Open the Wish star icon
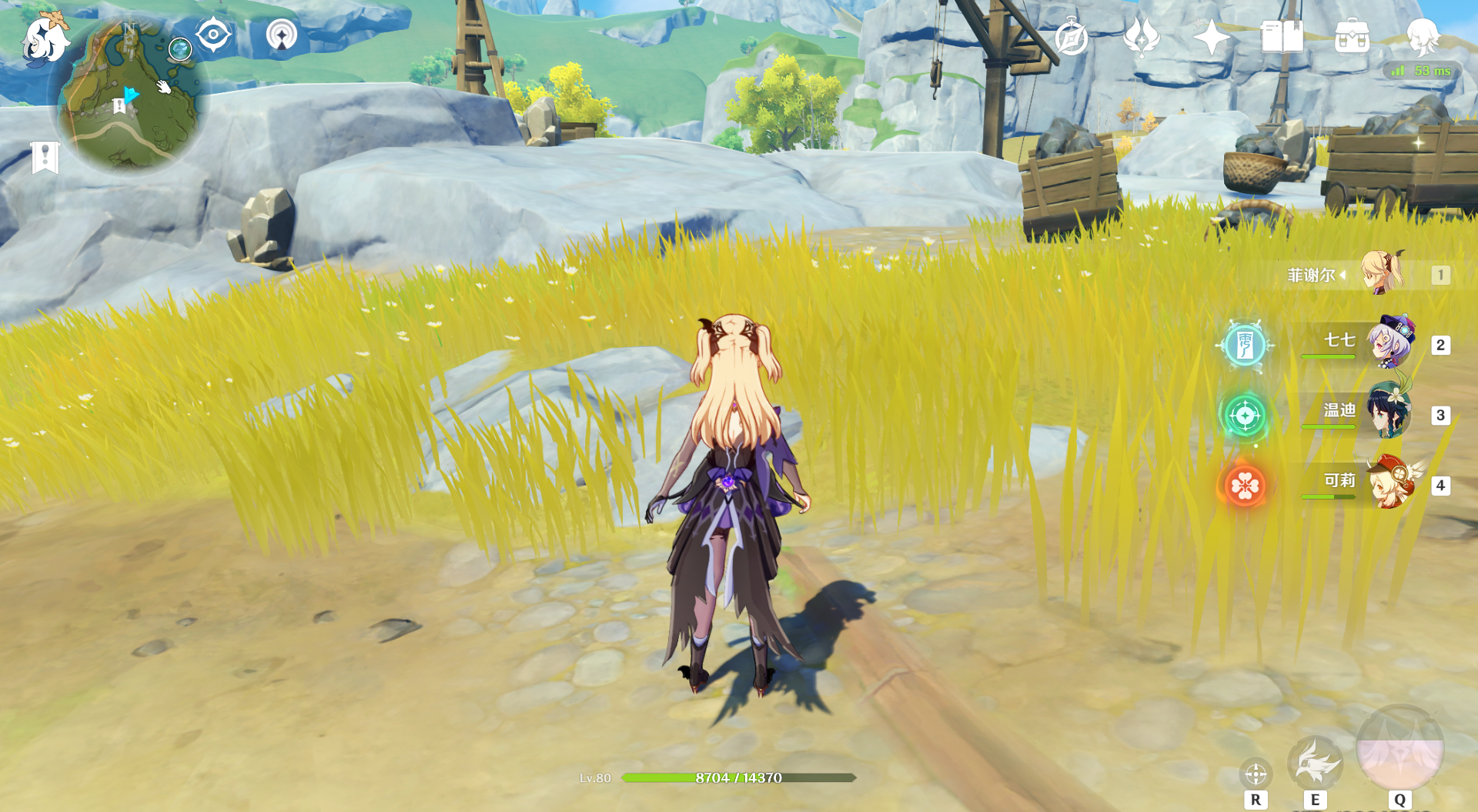 (1211, 37)
